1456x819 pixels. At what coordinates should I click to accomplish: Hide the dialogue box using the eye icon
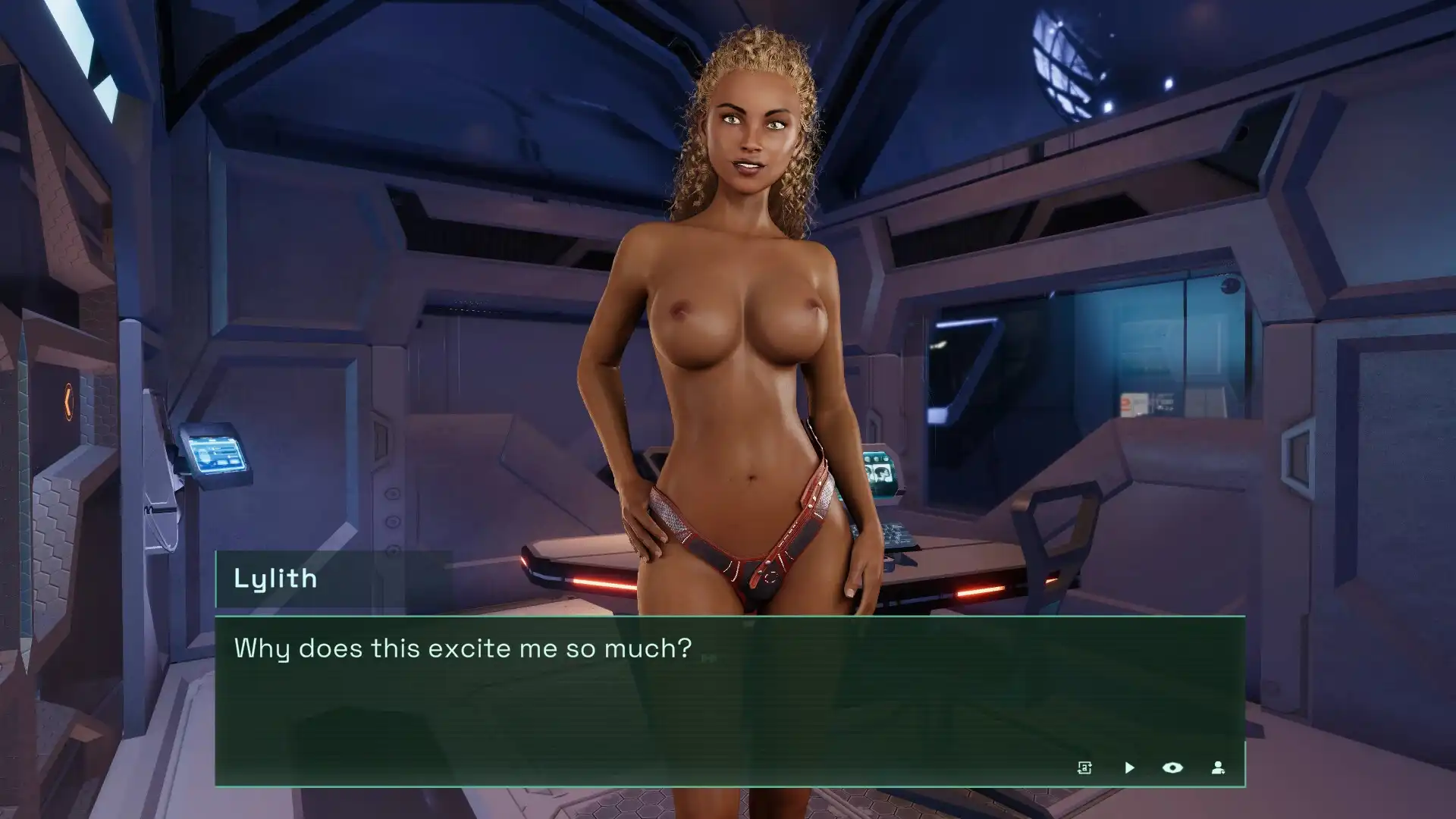1172,767
